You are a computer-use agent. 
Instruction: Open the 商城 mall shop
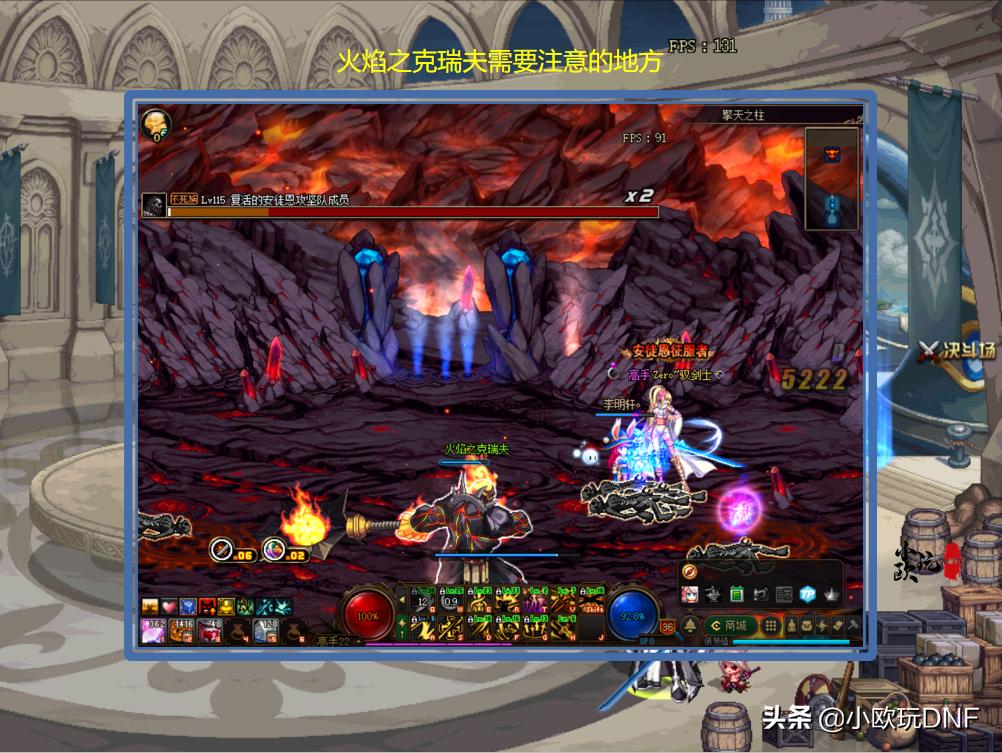pyautogui.click(x=729, y=625)
